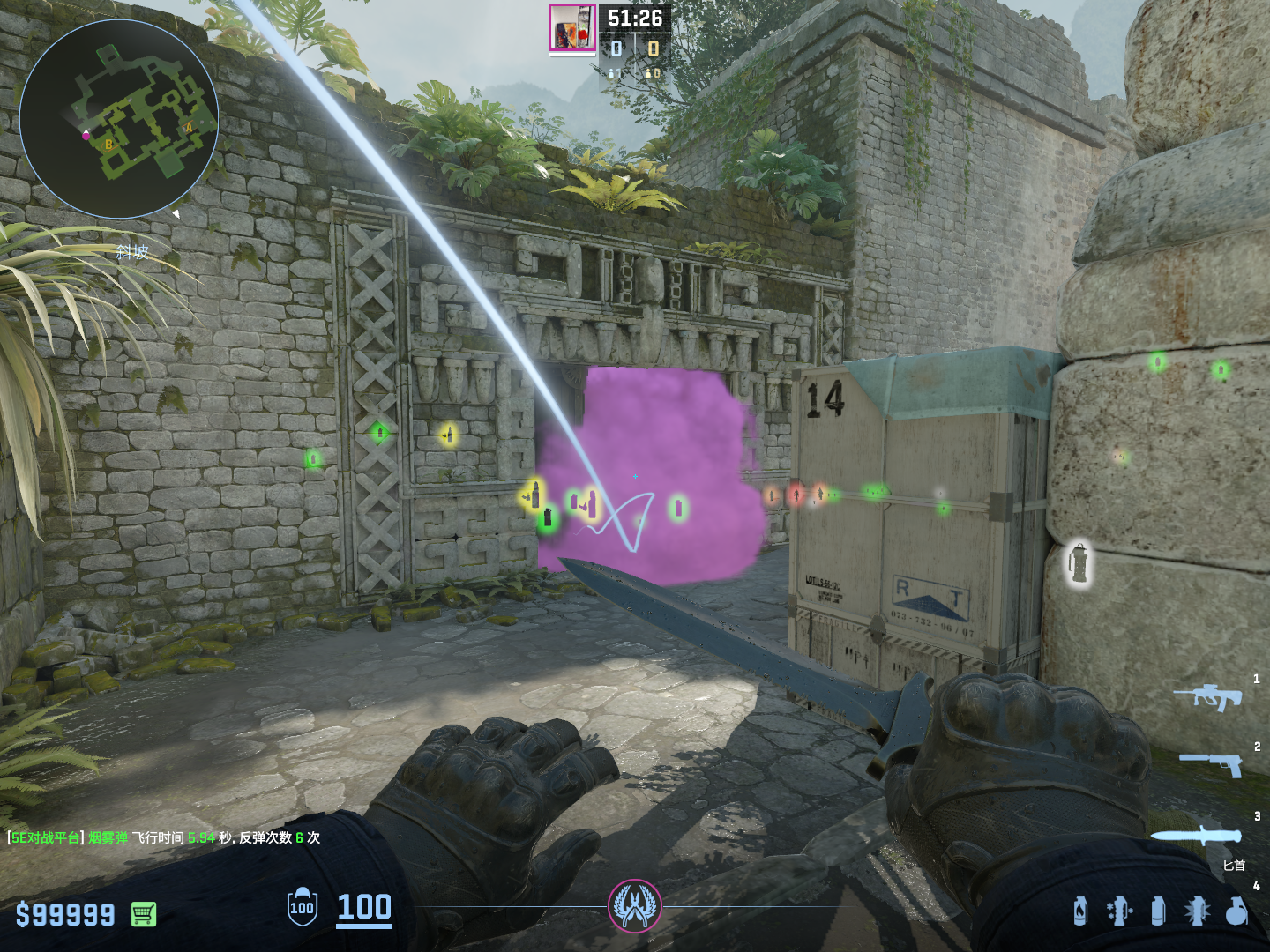Select the decoy grenade icon

click(x=1119, y=911)
